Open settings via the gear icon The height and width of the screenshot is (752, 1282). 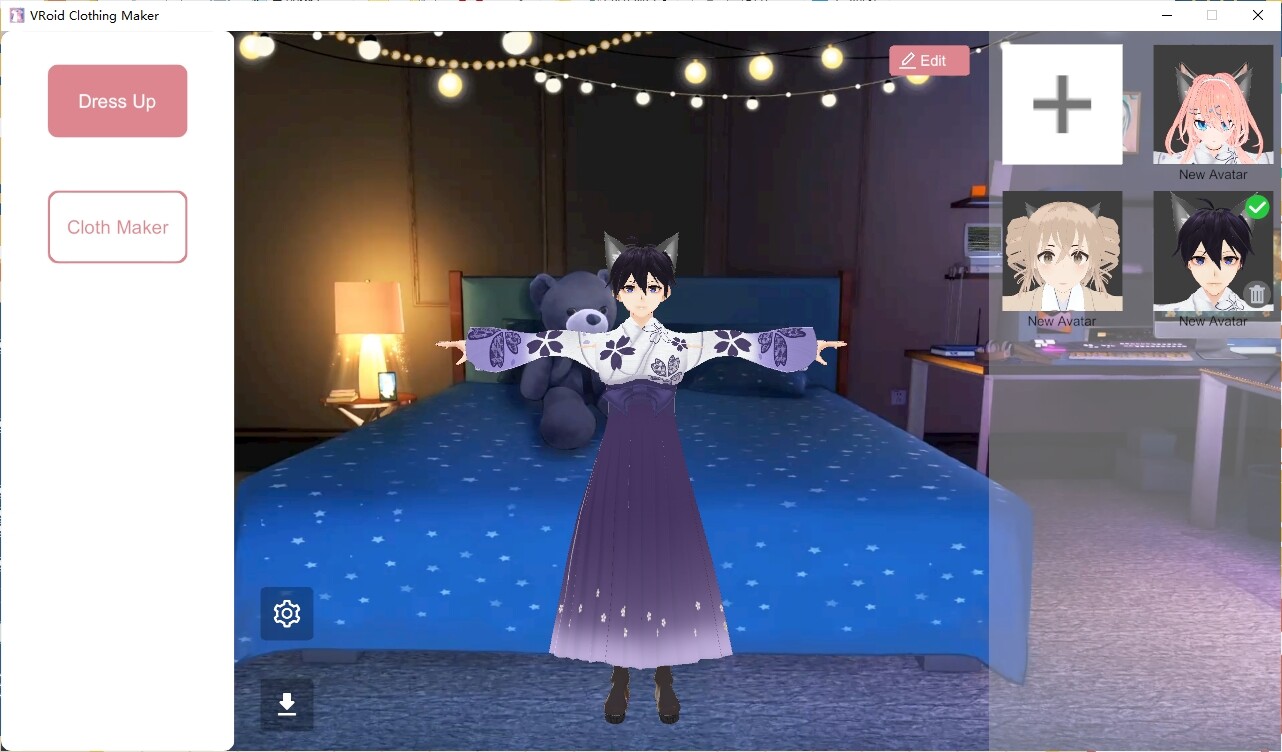pyautogui.click(x=287, y=613)
